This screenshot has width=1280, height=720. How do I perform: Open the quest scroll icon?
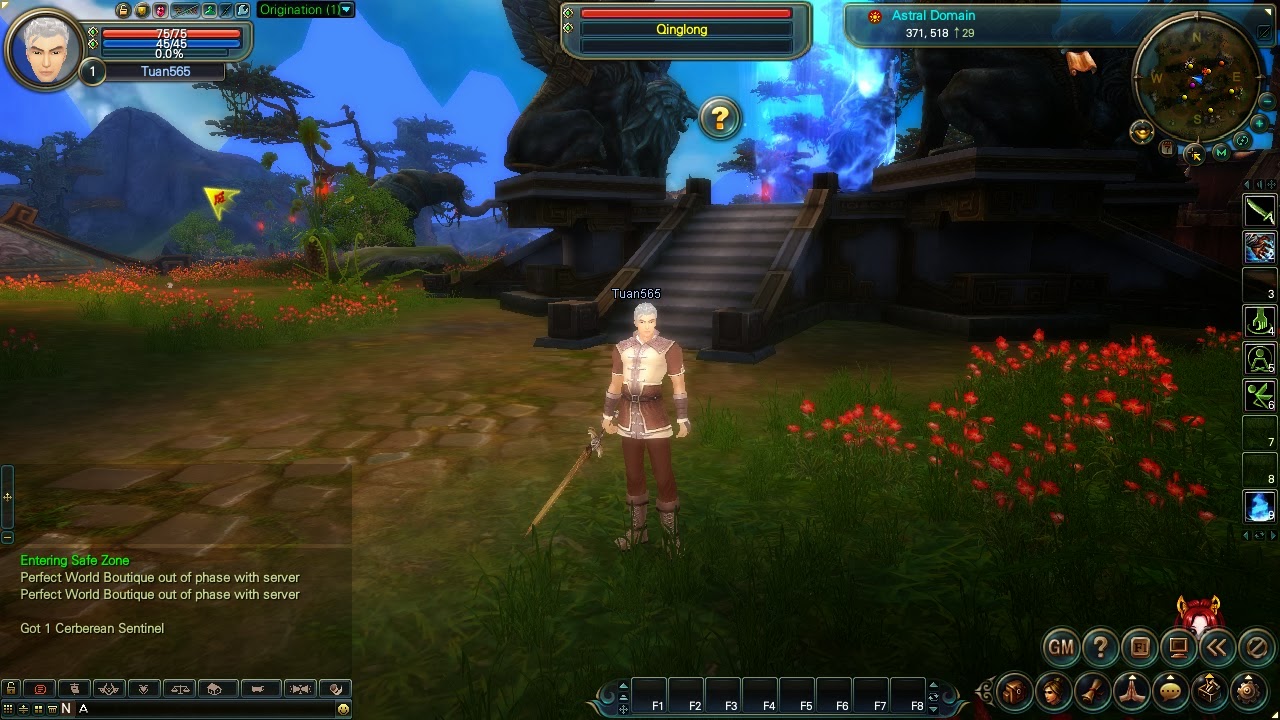coord(1092,691)
